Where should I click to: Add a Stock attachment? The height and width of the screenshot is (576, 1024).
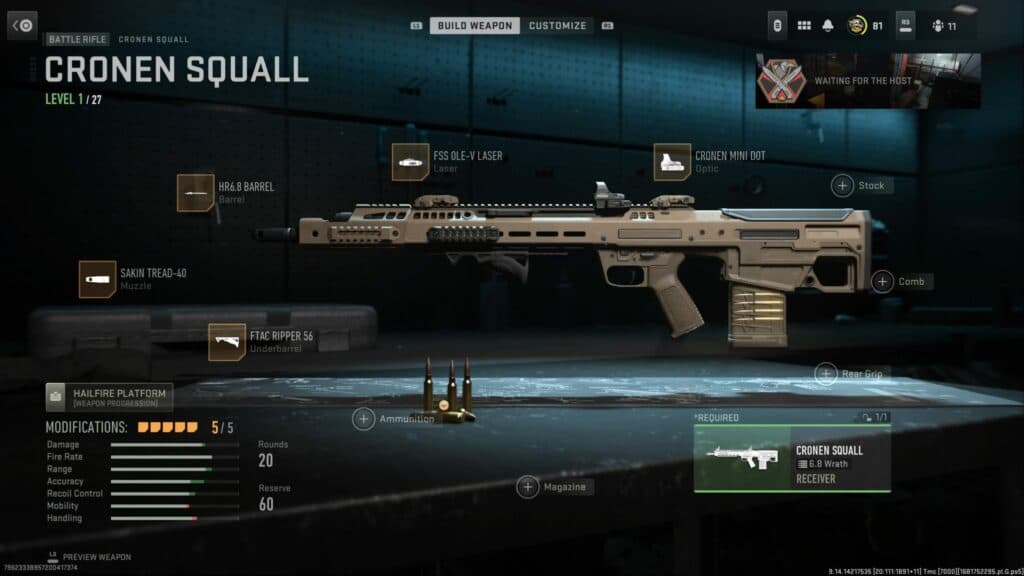coord(843,185)
